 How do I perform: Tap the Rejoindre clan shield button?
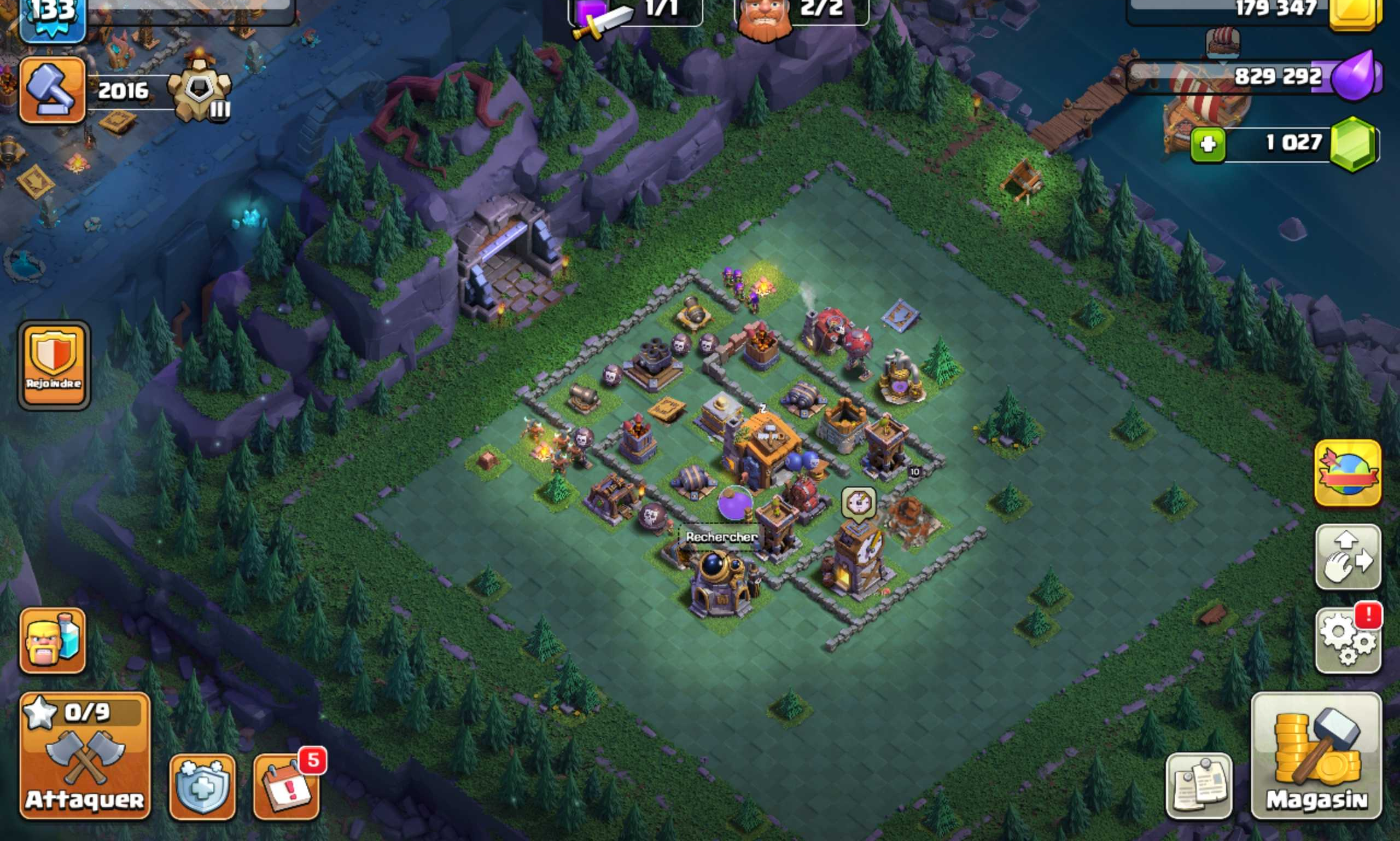point(54,364)
